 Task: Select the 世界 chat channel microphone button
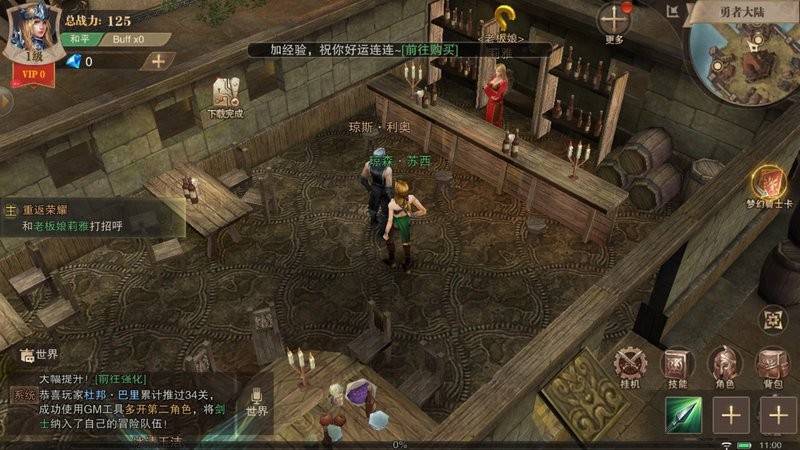(256, 403)
